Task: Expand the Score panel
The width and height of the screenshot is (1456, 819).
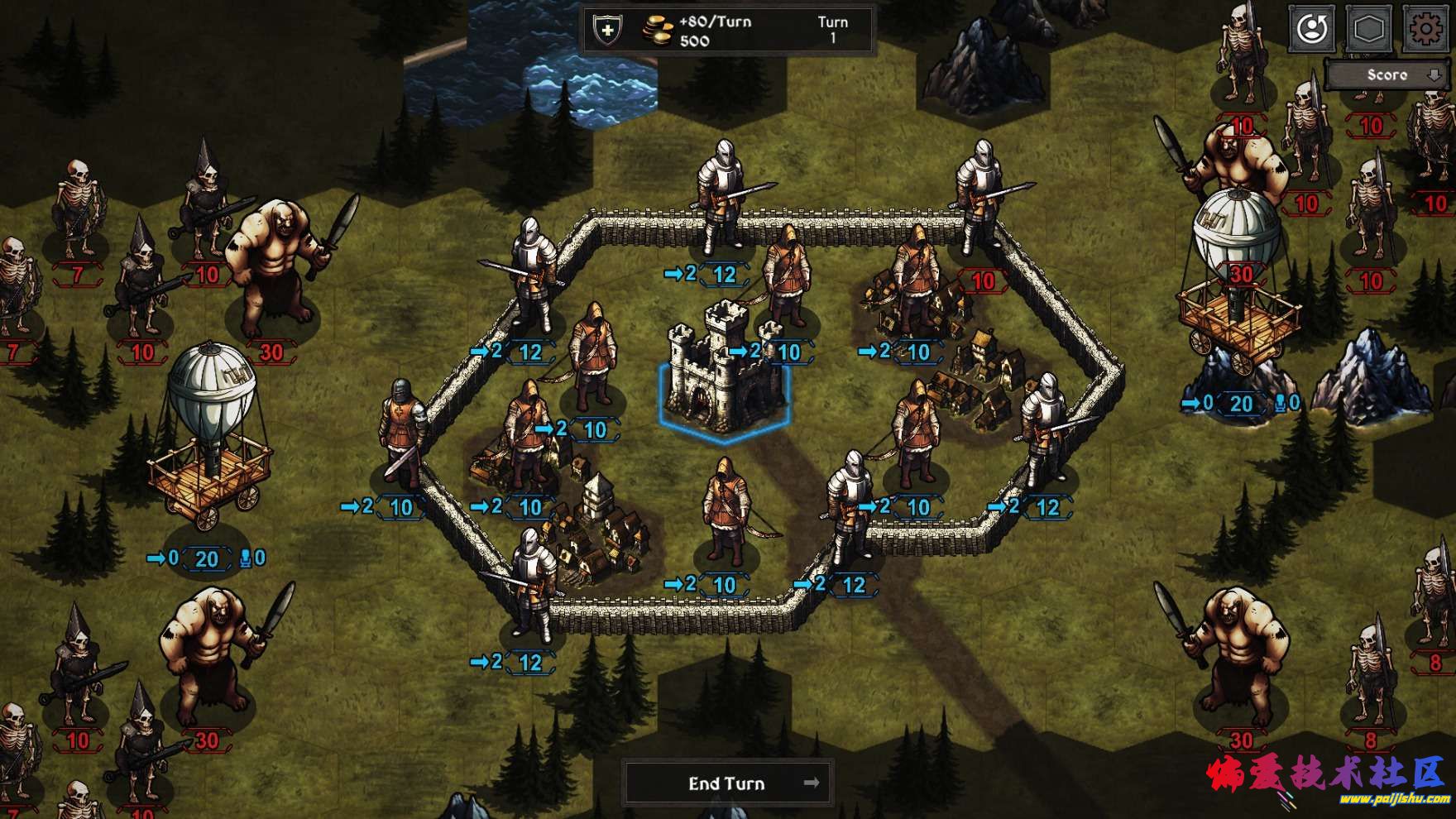Action: click(x=1387, y=75)
